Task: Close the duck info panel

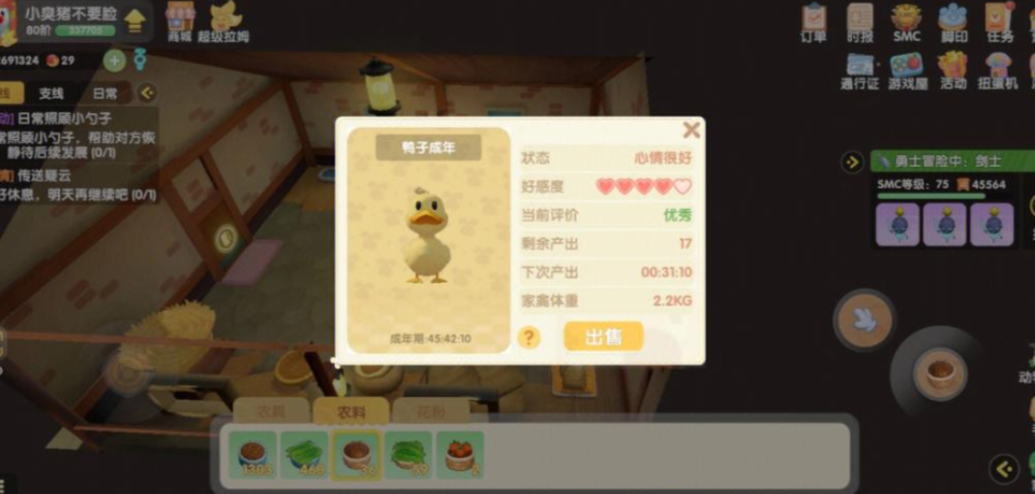Action: pos(691,130)
